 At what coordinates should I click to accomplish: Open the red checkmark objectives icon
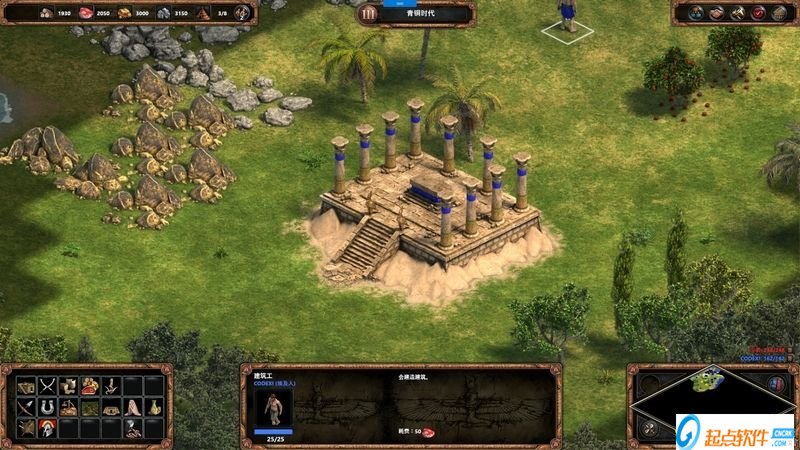[x=758, y=13]
